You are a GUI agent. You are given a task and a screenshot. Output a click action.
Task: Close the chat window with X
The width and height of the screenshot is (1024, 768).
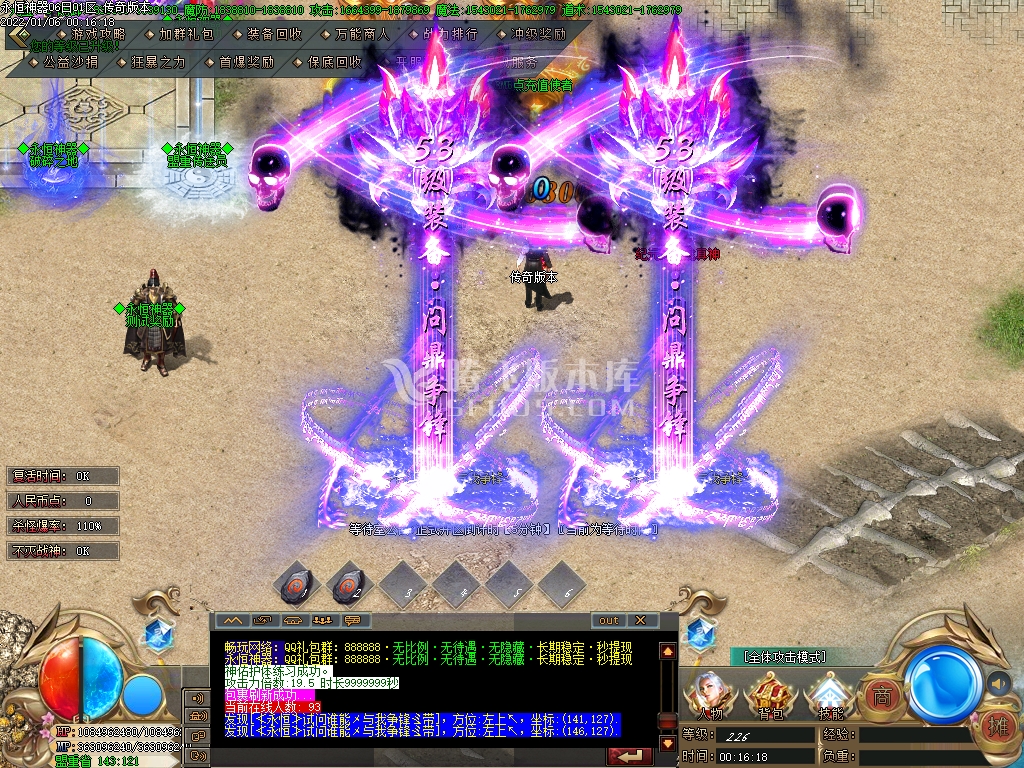click(x=640, y=620)
